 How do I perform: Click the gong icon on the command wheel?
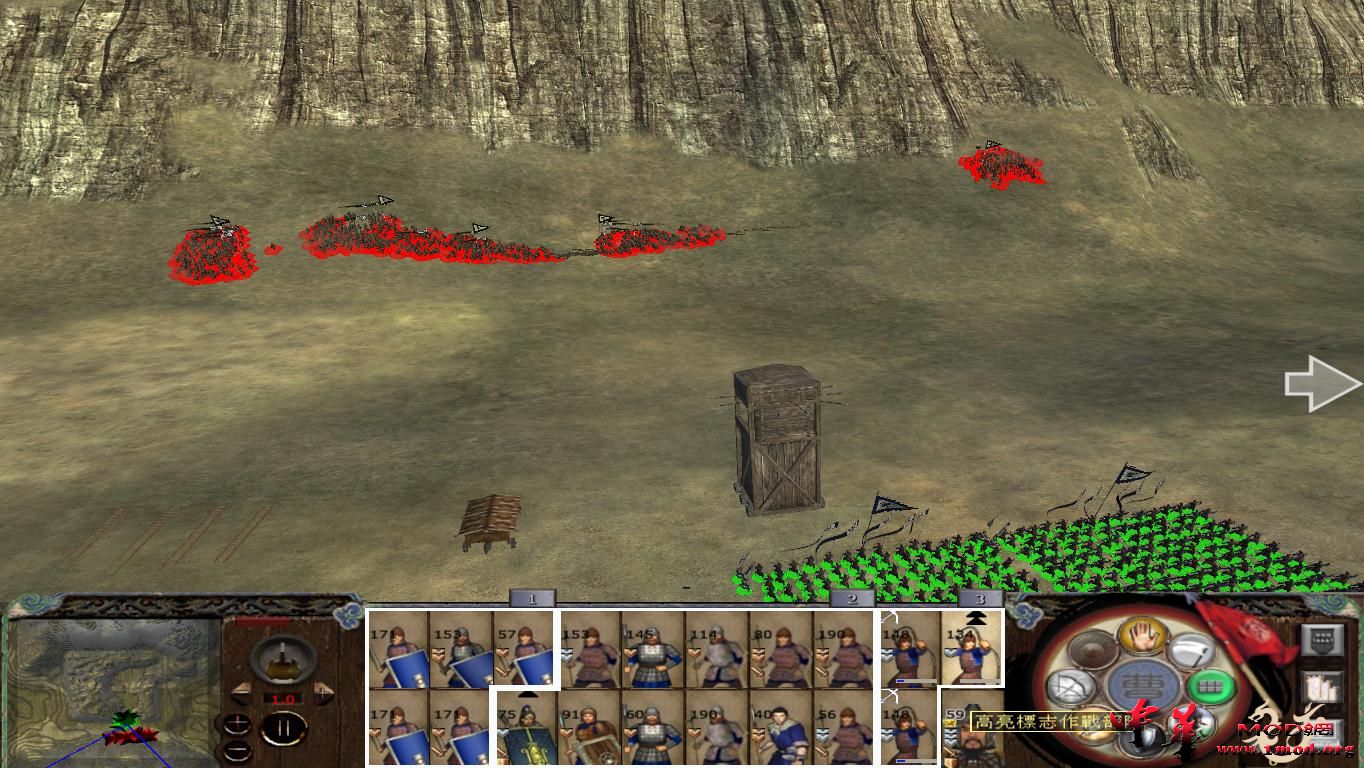click(x=1093, y=651)
